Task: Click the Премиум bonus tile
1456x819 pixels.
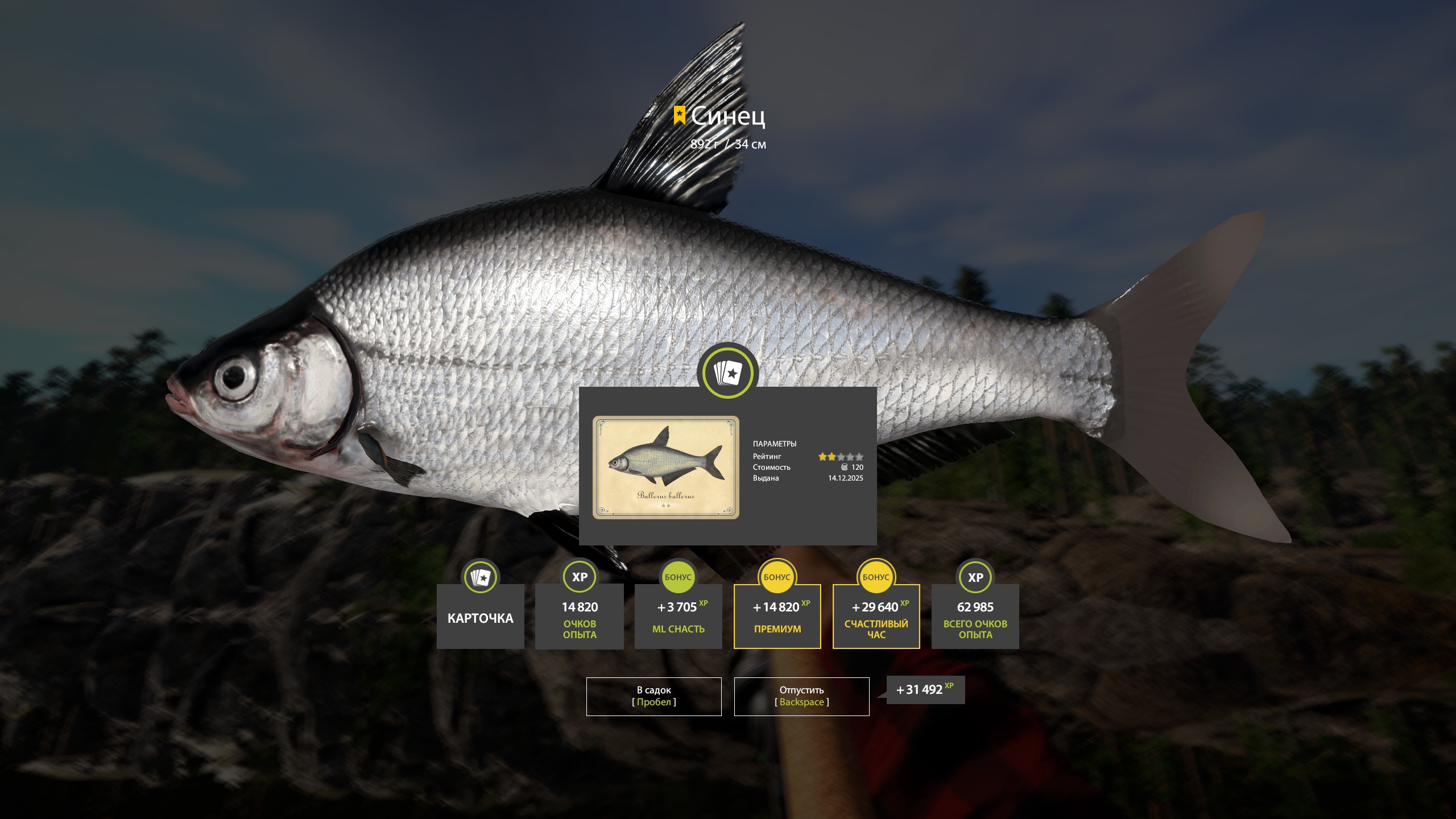Action: [777, 617]
